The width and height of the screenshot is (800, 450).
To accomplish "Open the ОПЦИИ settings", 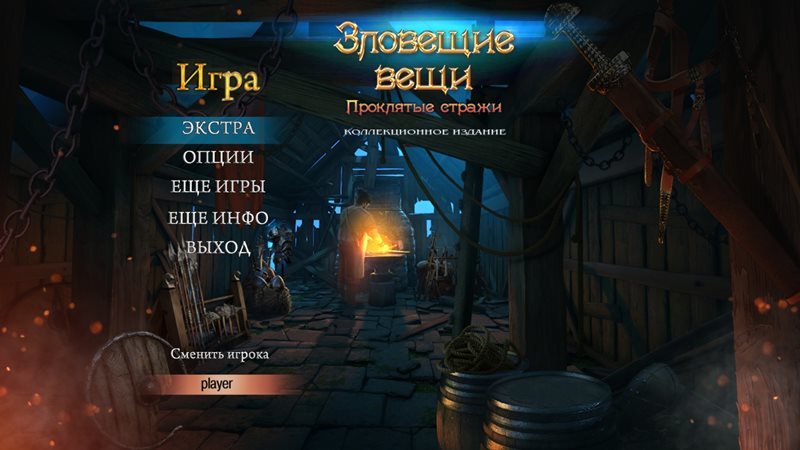I will (x=218, y=157).
